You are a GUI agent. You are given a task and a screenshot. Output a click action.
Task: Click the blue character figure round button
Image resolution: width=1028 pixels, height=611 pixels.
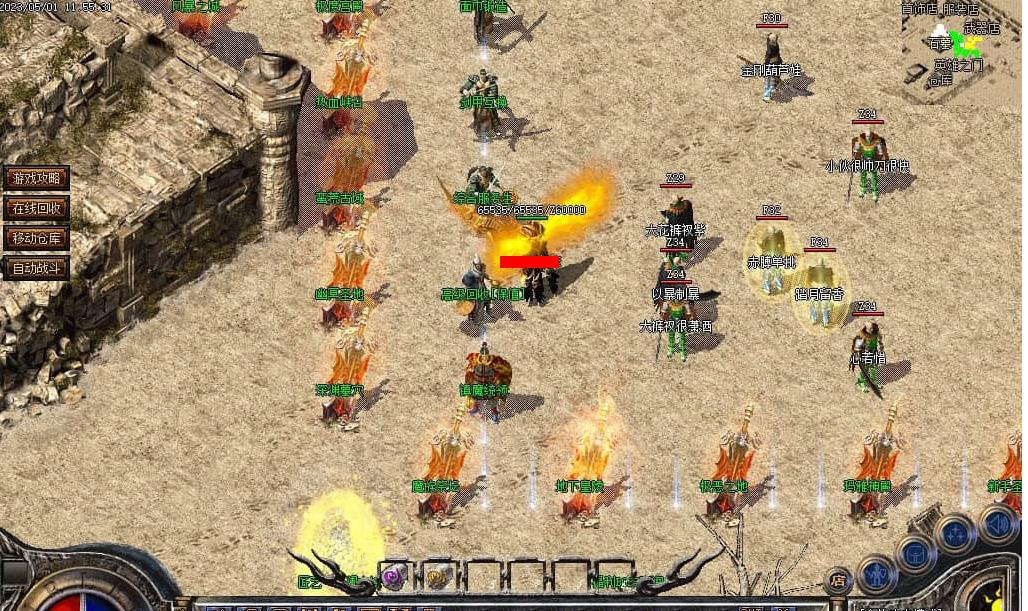[x=877, y=574]
